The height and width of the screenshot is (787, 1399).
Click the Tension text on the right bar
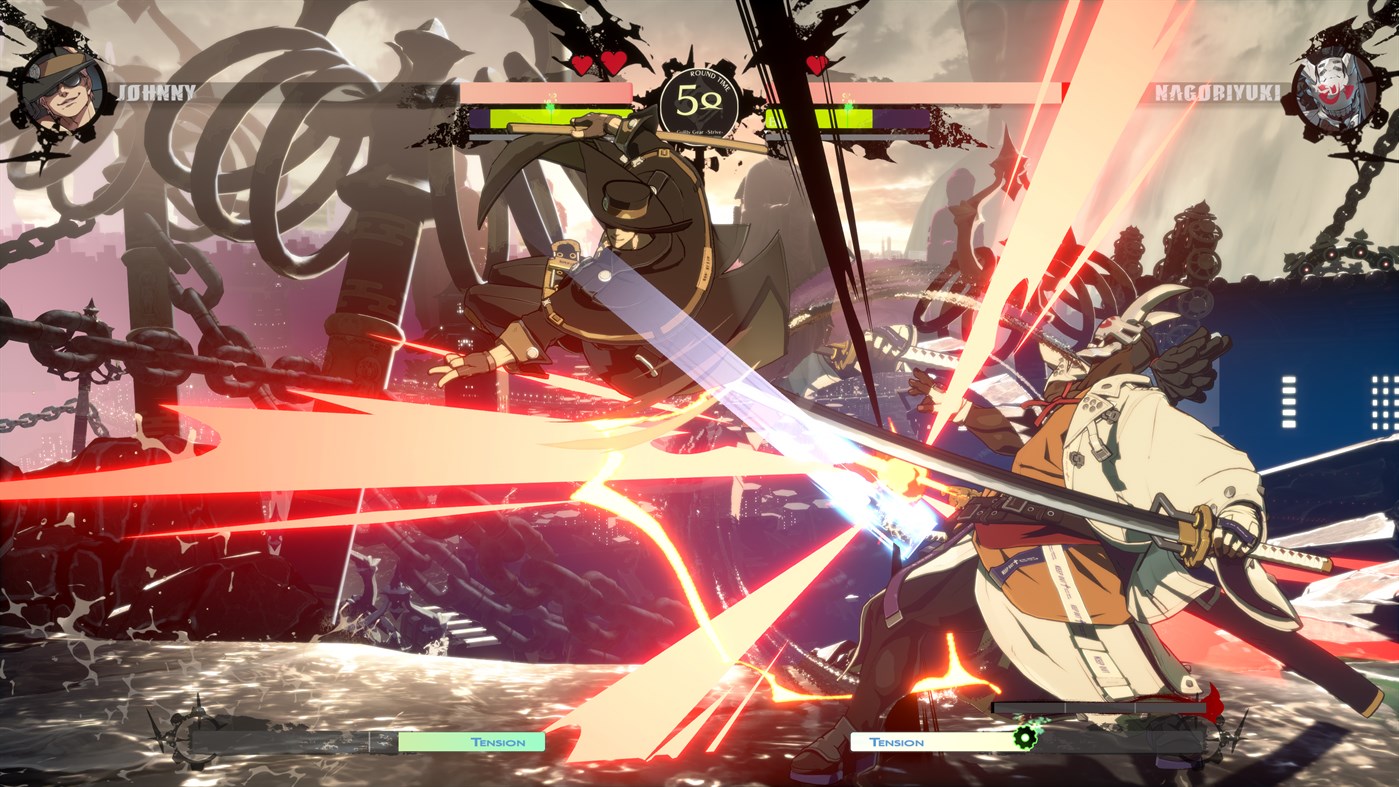point(897,742)
